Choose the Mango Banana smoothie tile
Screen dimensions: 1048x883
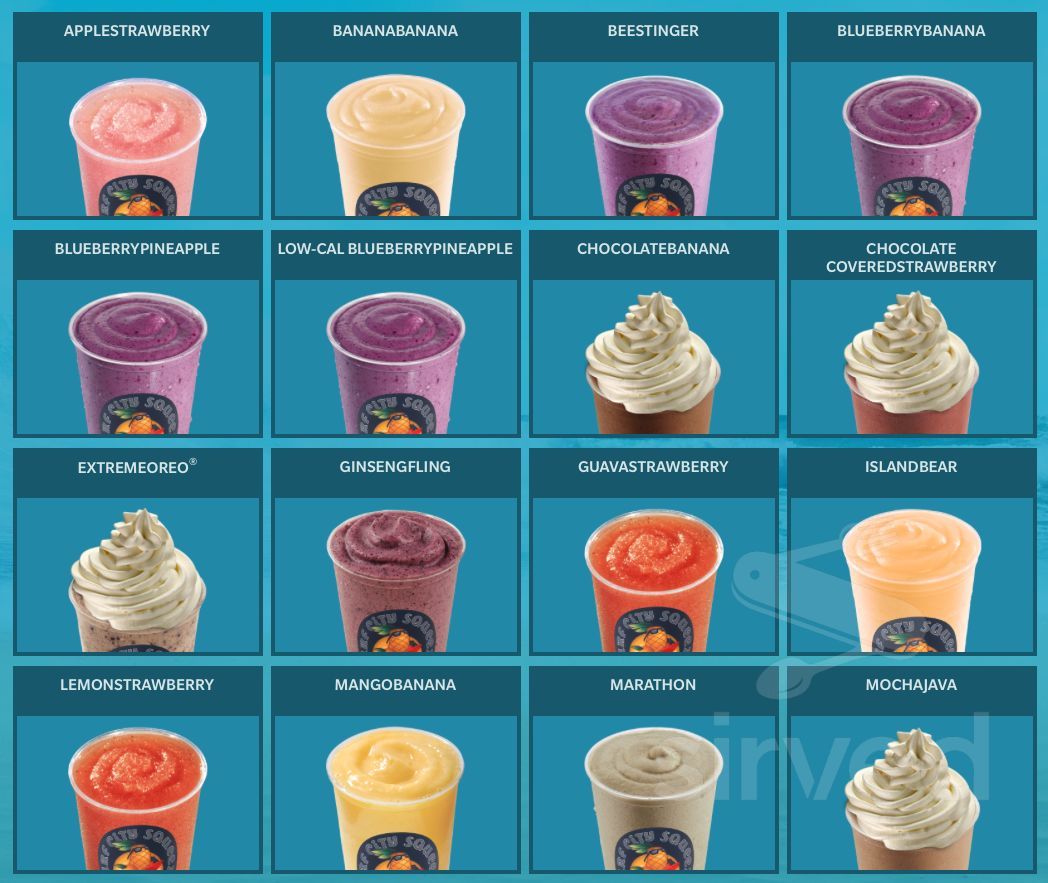pyautogui.click(x=395, y=792)
